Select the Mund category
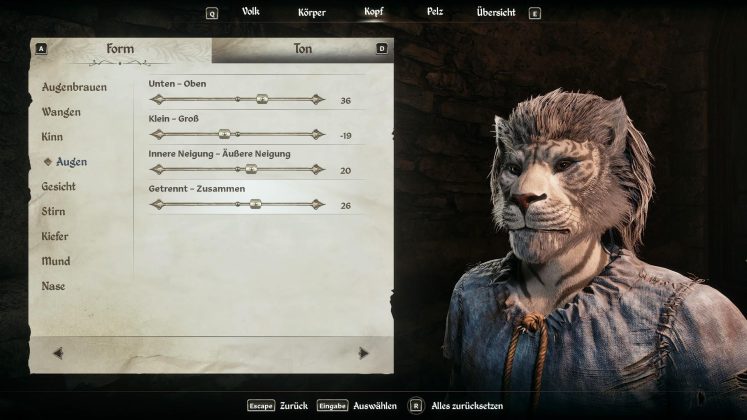The height and width of the screenshot is (420, 747). click(55, 261)
